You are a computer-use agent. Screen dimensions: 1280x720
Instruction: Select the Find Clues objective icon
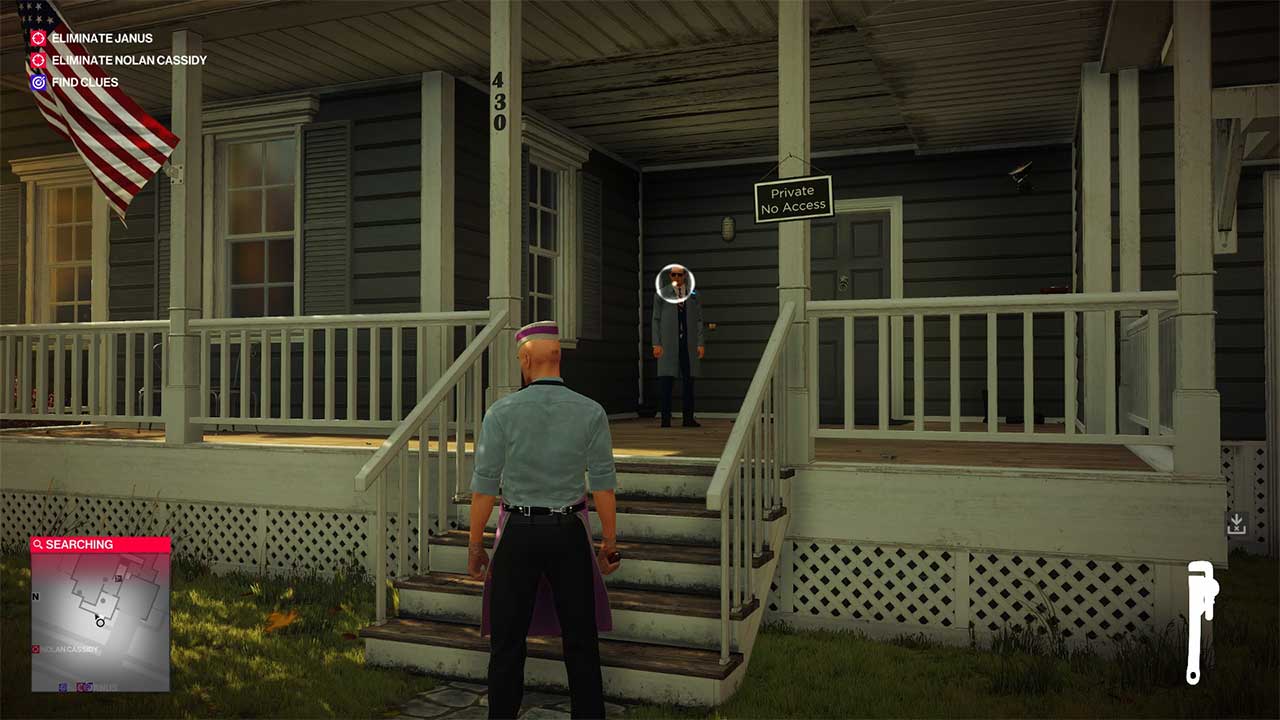pos(36,82)
